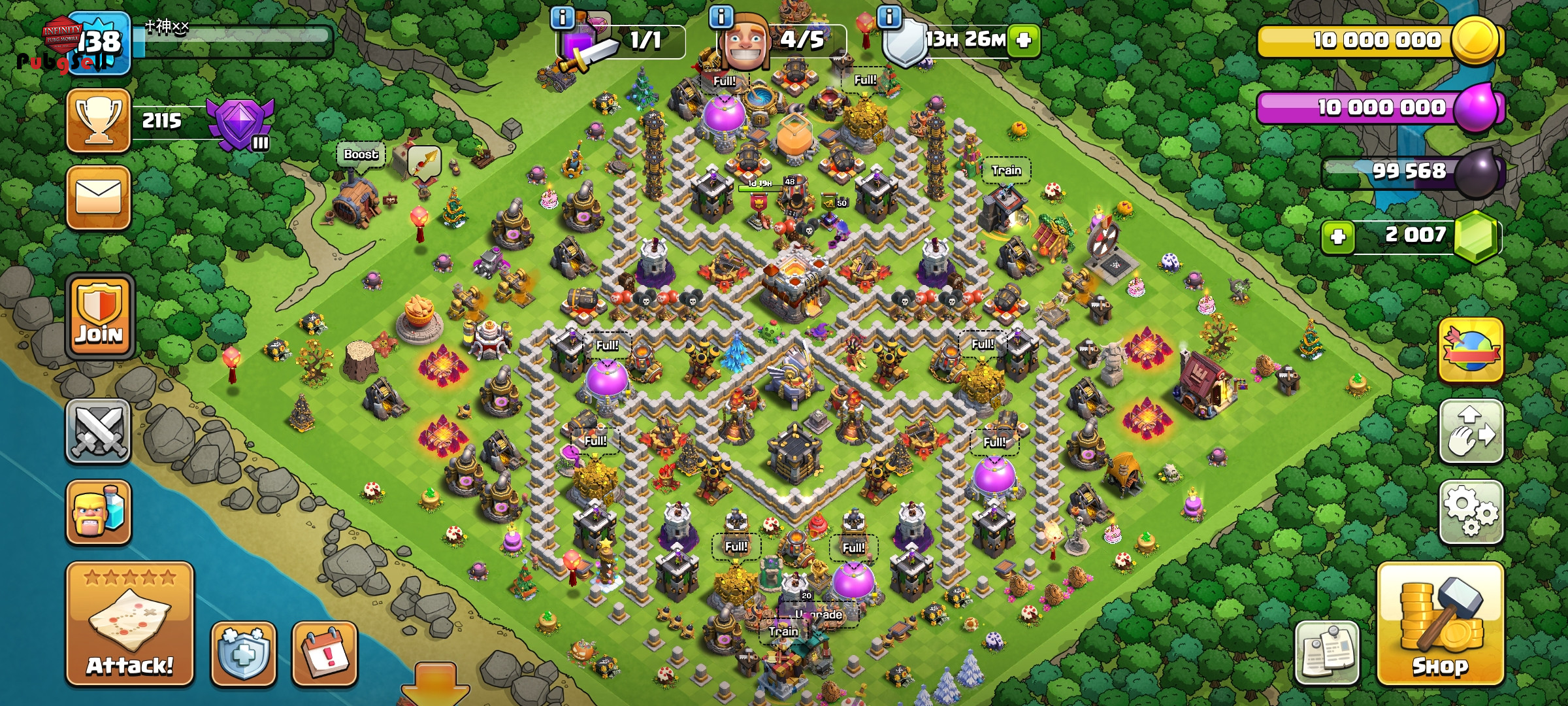Open player profile level 138 badge

tap(99, 43)
